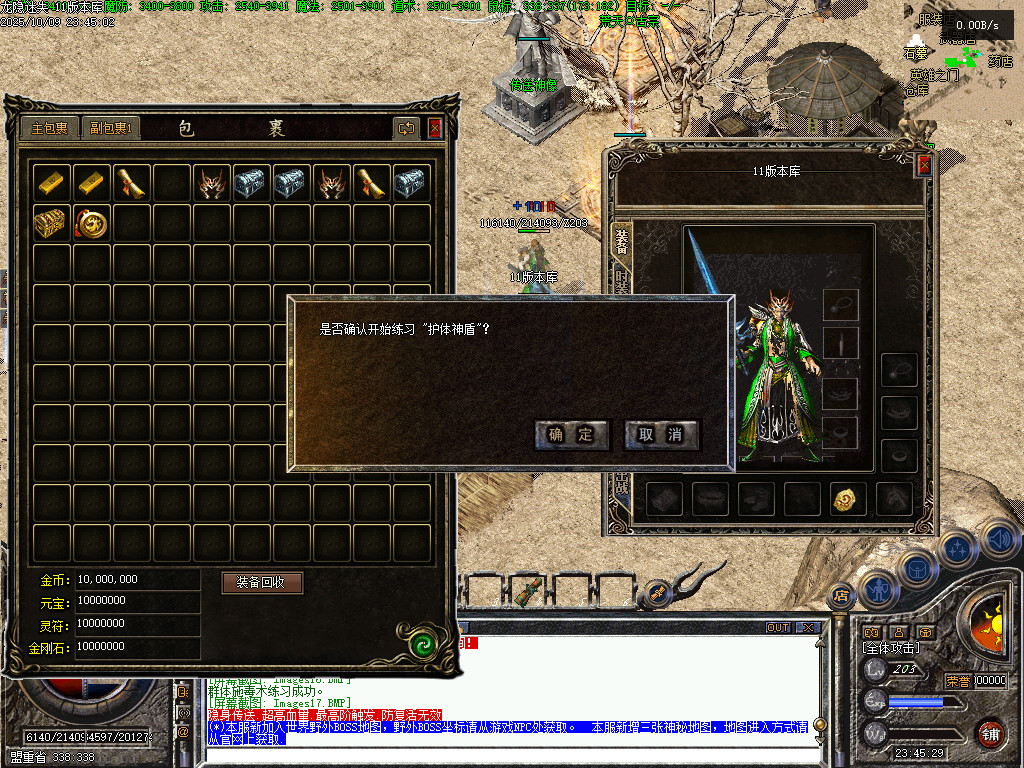Click the bag sort arrows button

[x=406, y=128]
